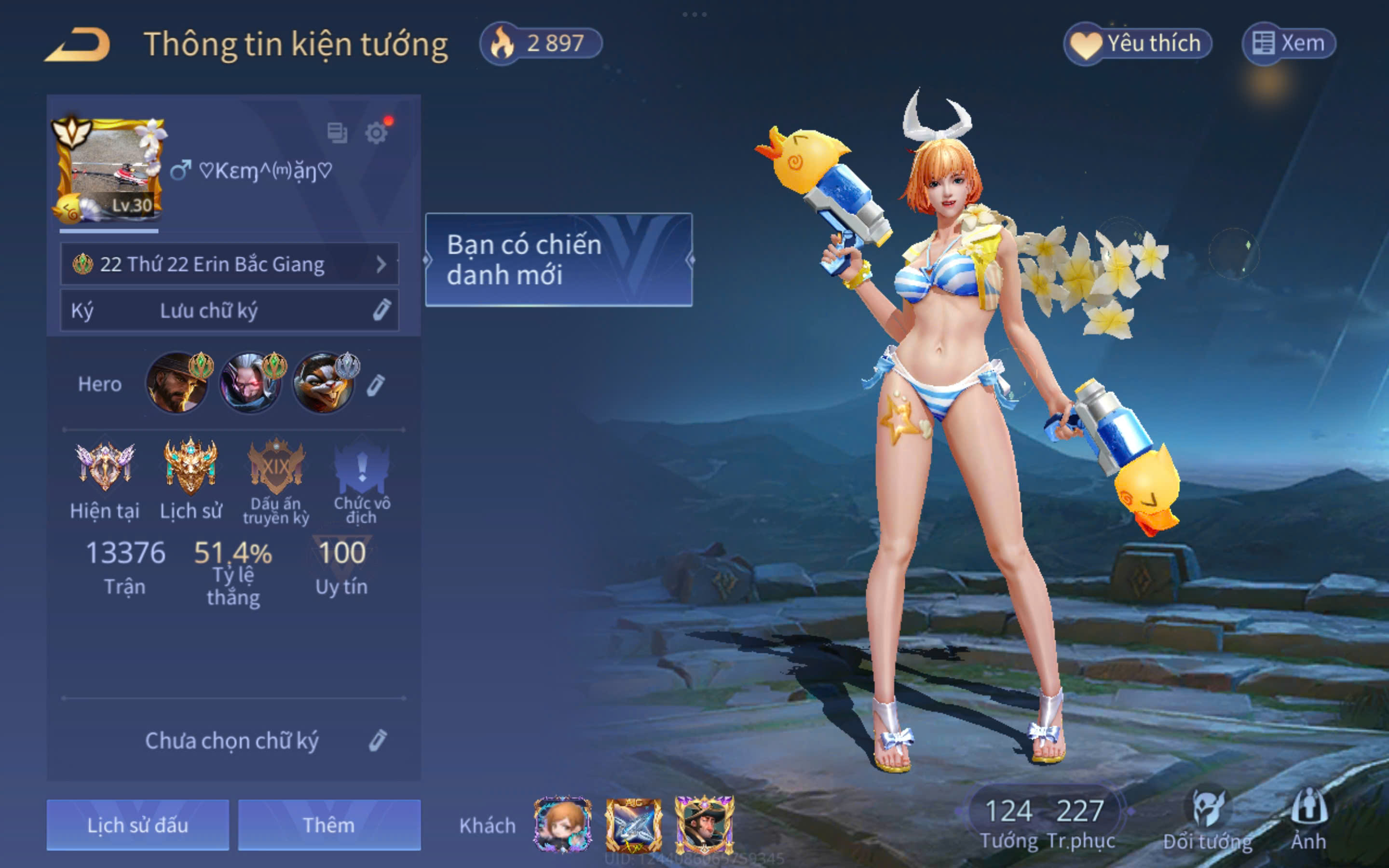Click the Thêm button
1389x868 pixels.
point(329,825)
